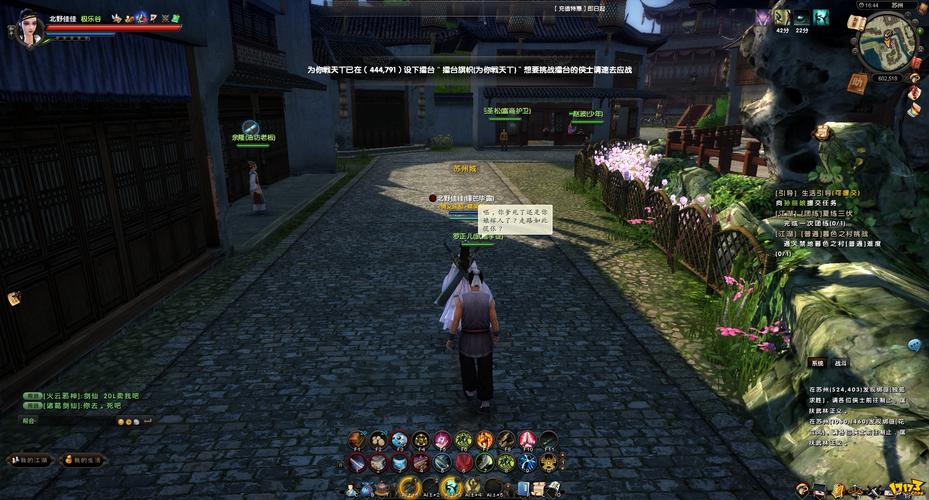Image resolution: width=929 pixels, height=500 pixels.
Task: Open the scroll icon beside the minimap
Action: tap(855, 22)
